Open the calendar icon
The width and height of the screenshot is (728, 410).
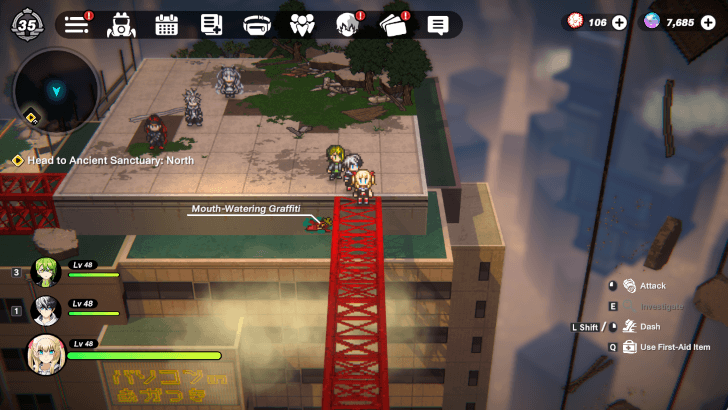[166, 25]
